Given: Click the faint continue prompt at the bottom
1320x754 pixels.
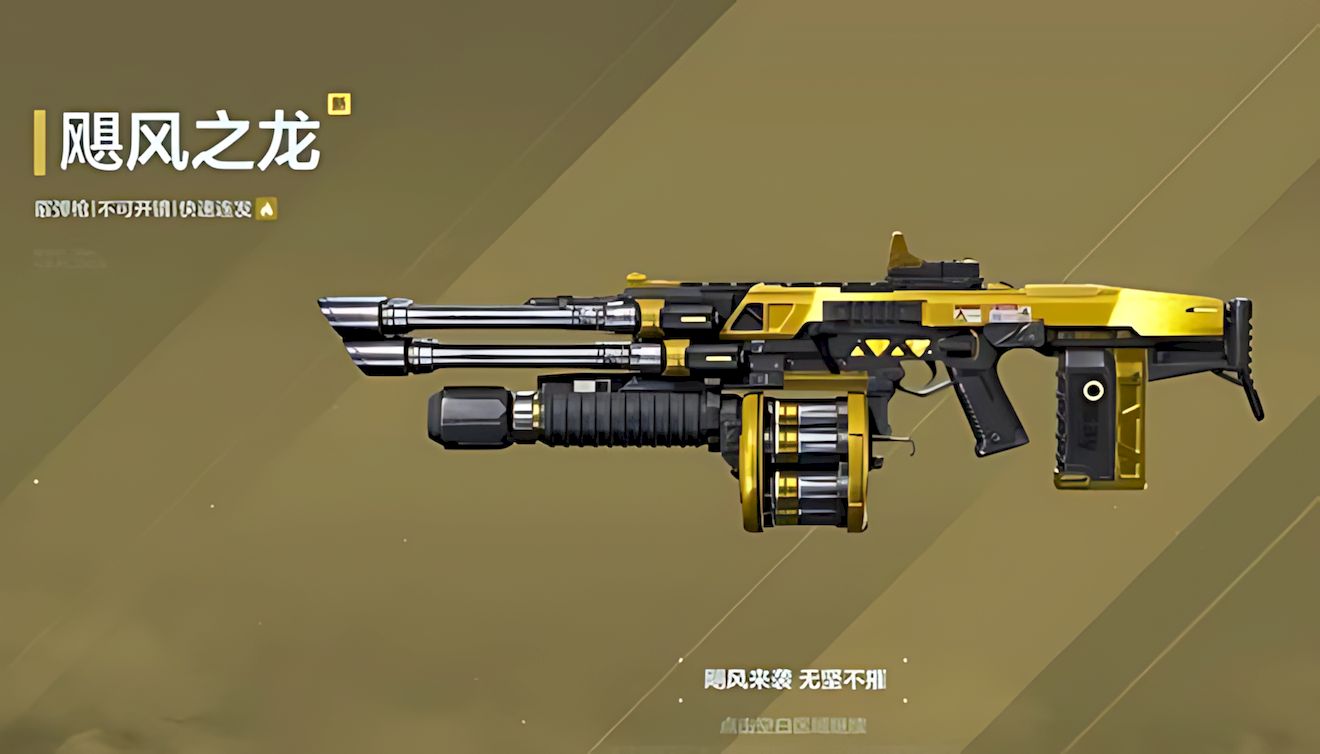Looking at the screenshot, I should 792,724.
